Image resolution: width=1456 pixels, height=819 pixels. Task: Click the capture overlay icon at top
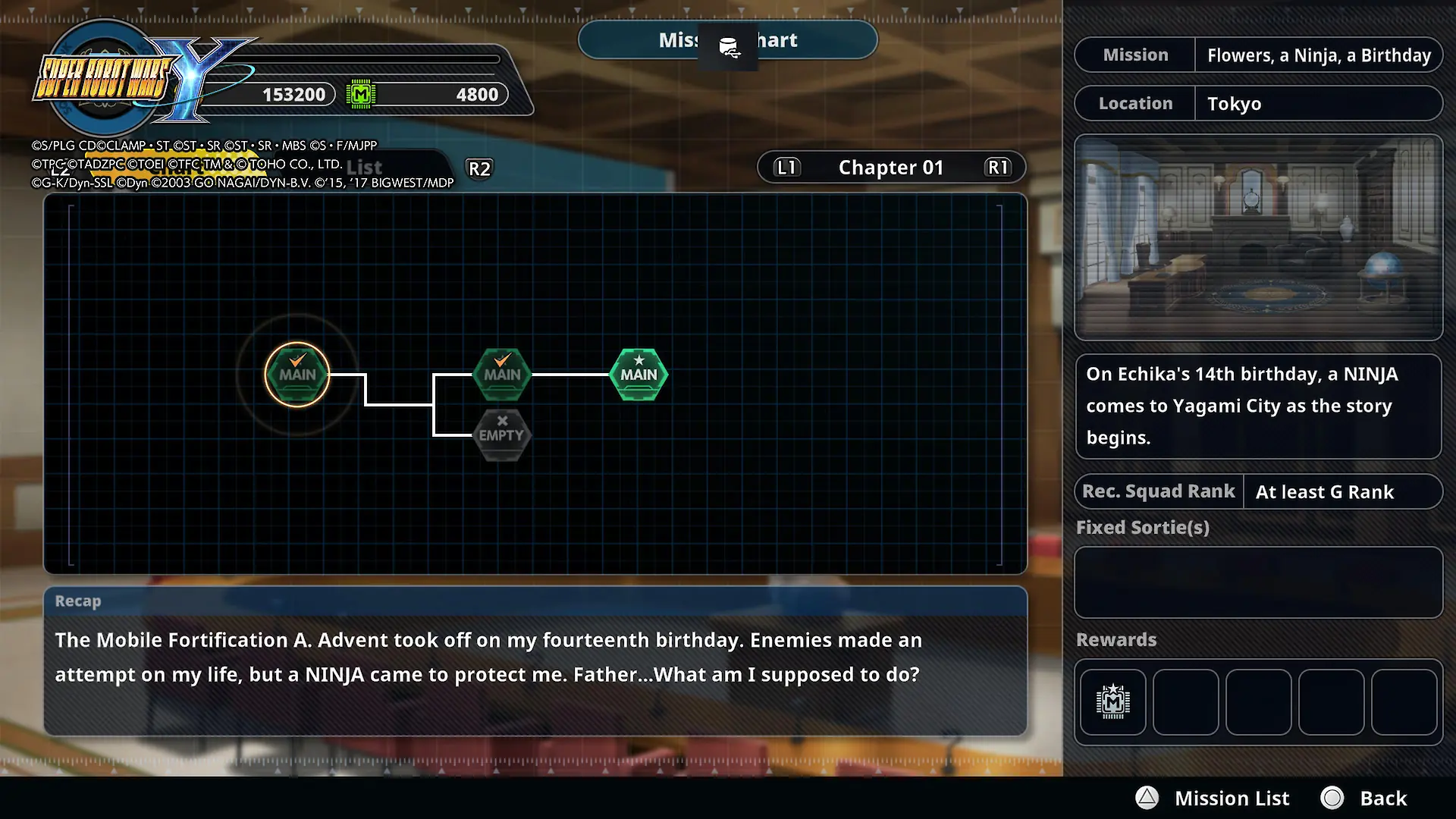point(728,47)
